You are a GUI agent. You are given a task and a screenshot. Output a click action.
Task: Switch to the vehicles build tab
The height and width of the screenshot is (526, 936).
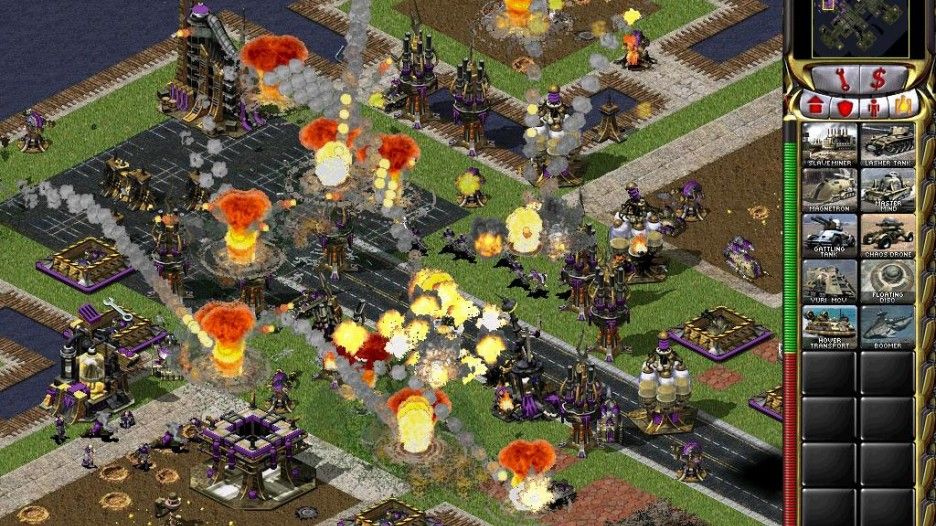[905, 104]
